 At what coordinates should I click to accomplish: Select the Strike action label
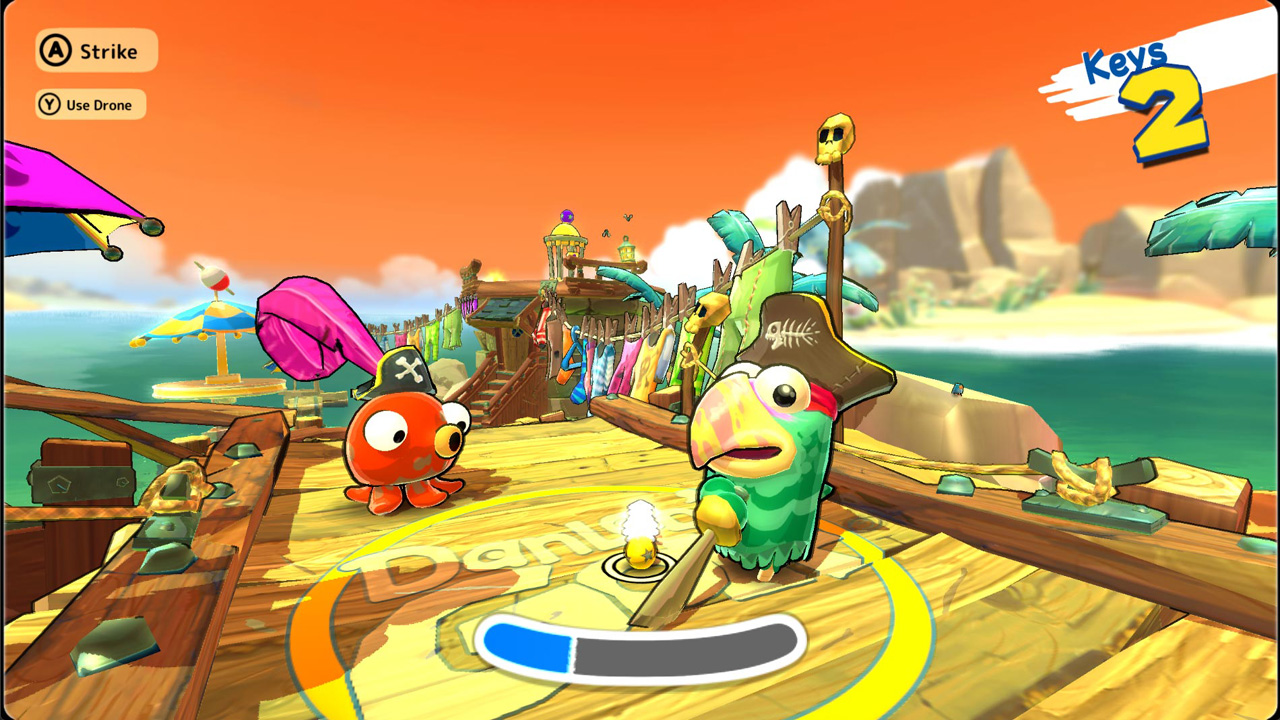pyautogui.click(x=110, y=51)
